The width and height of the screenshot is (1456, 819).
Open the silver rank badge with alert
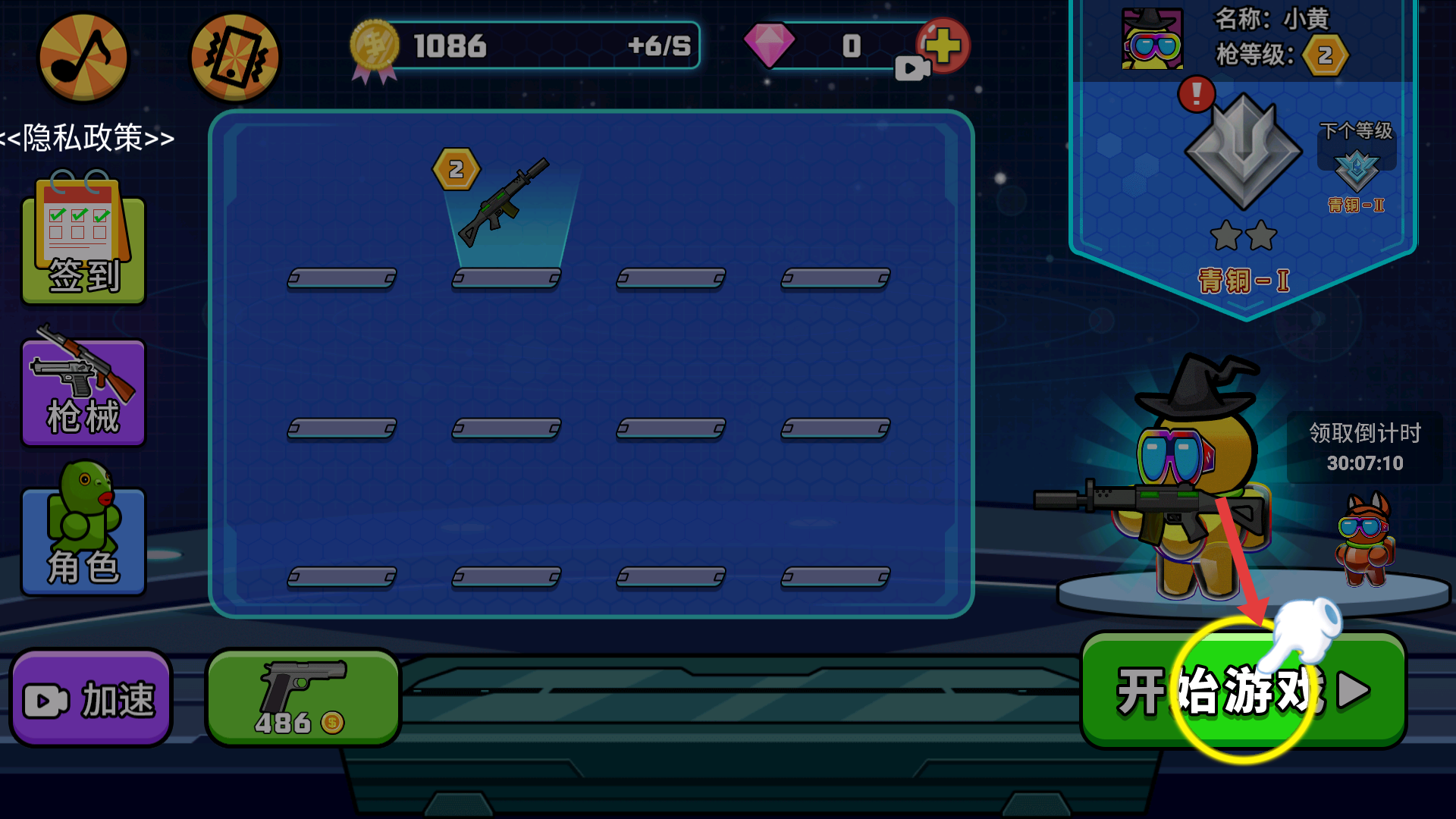1242,152
